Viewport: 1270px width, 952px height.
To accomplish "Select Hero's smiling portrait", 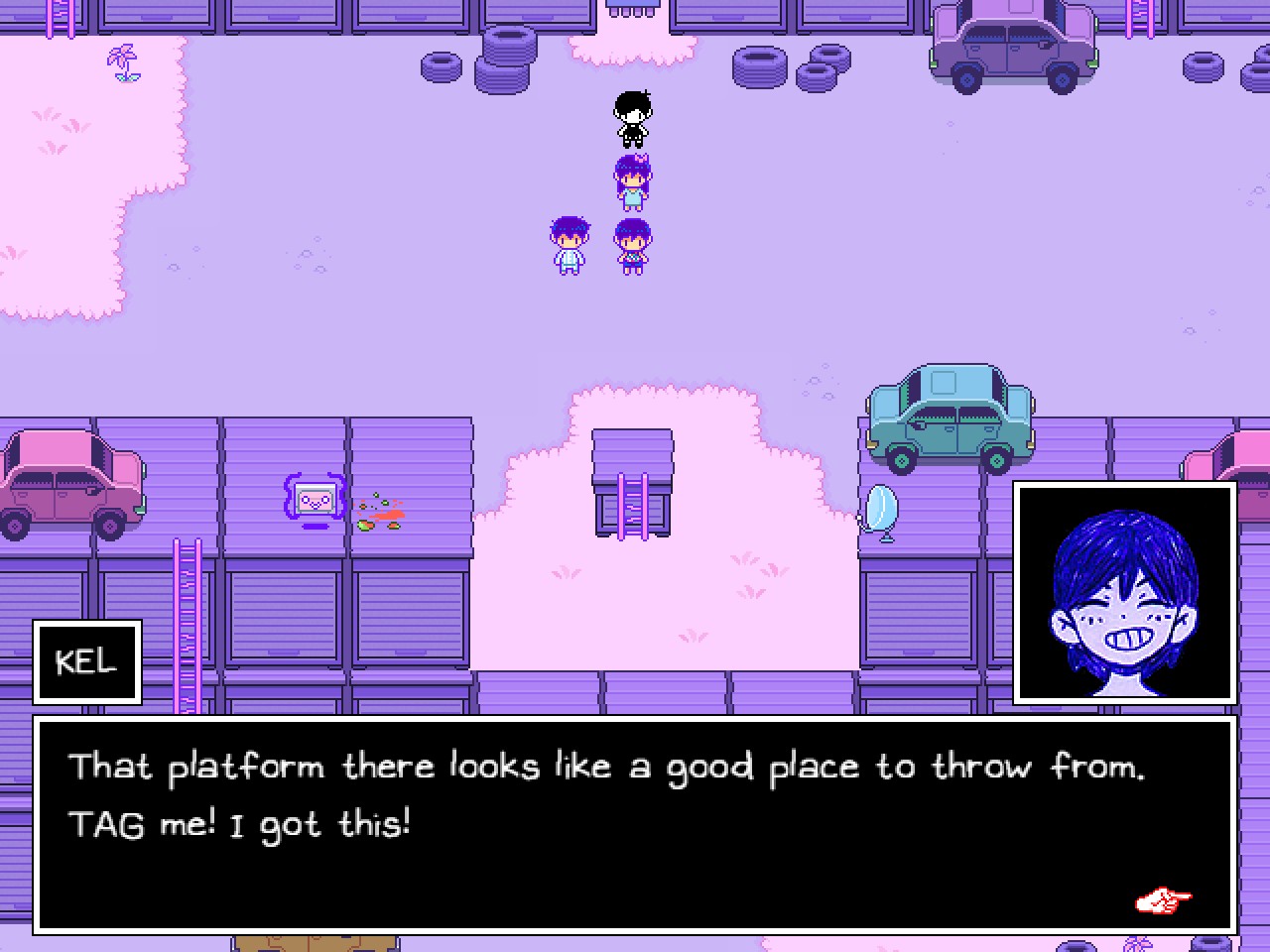I will 1125,592.
